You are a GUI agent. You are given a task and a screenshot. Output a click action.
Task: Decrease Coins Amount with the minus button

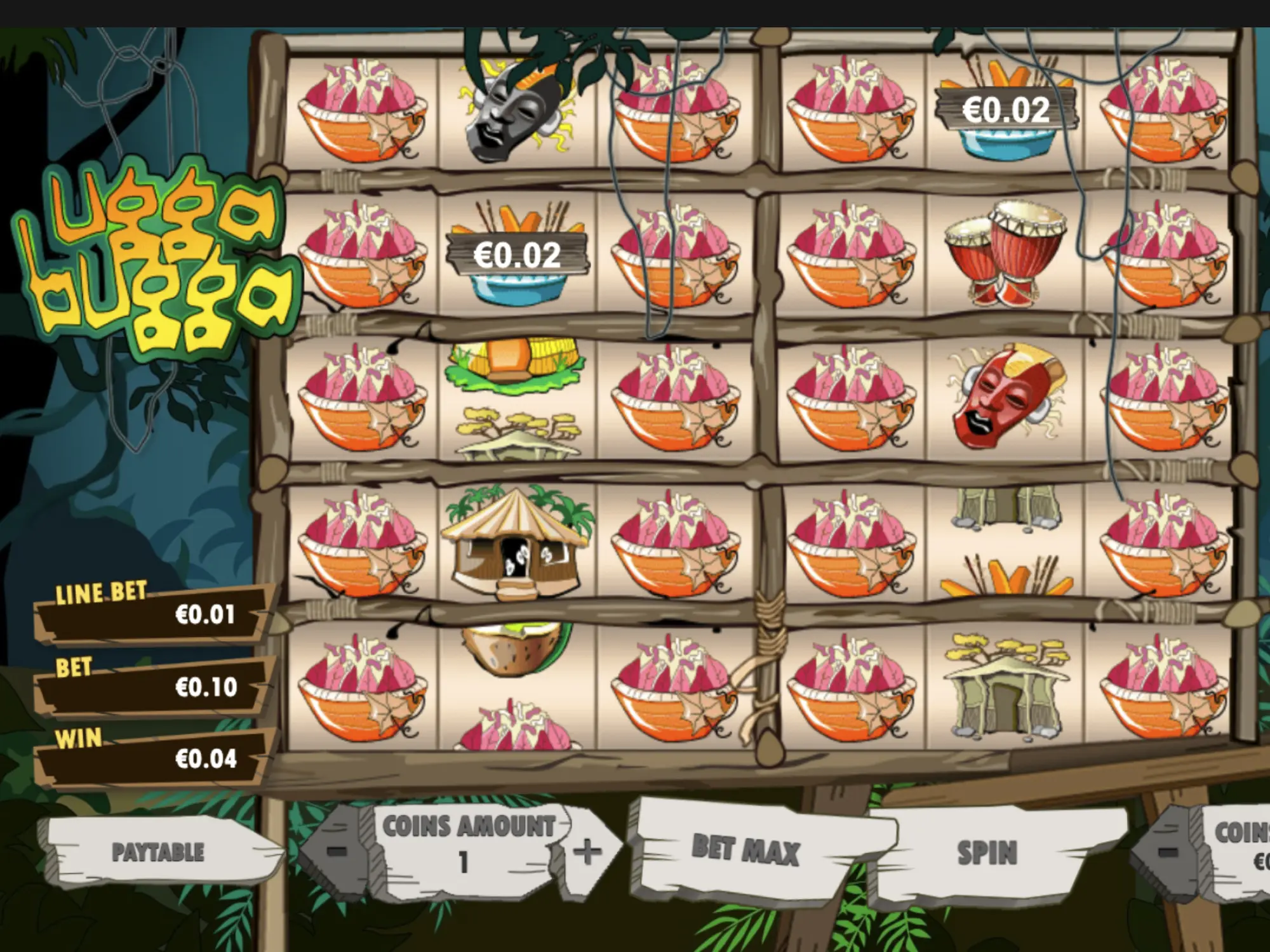click(x=337, y=850)
